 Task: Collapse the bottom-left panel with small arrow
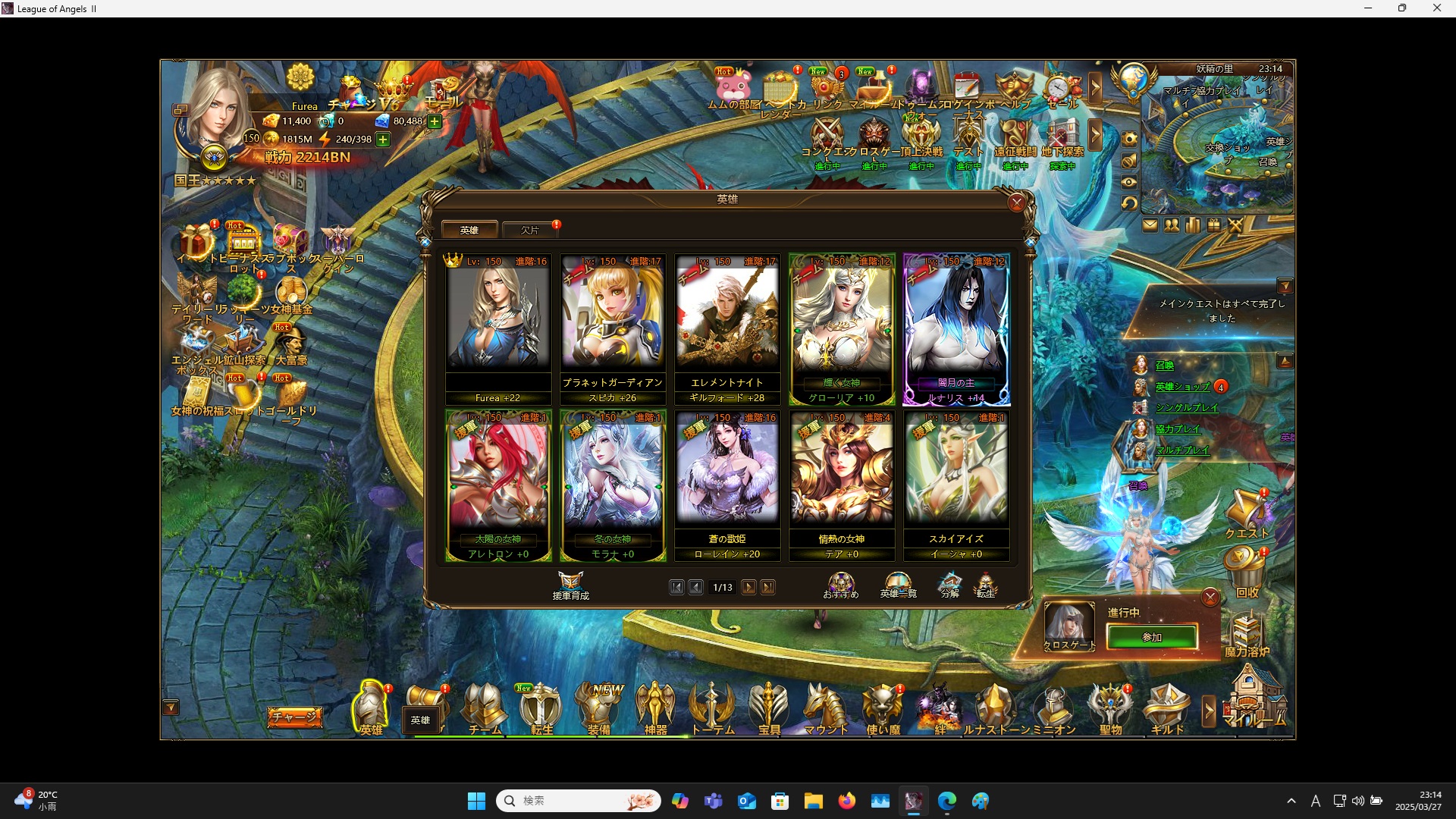pyautogui.click(x=169, y=705)
